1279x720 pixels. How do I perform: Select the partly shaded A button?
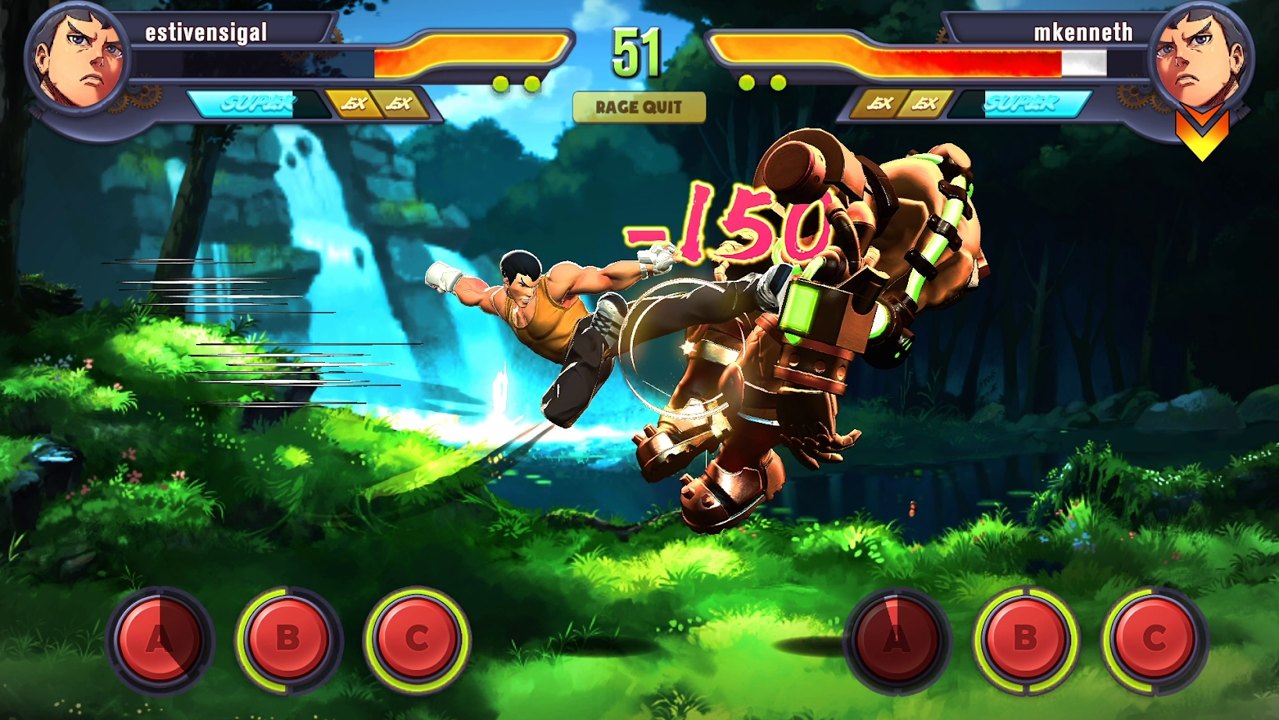159,638
